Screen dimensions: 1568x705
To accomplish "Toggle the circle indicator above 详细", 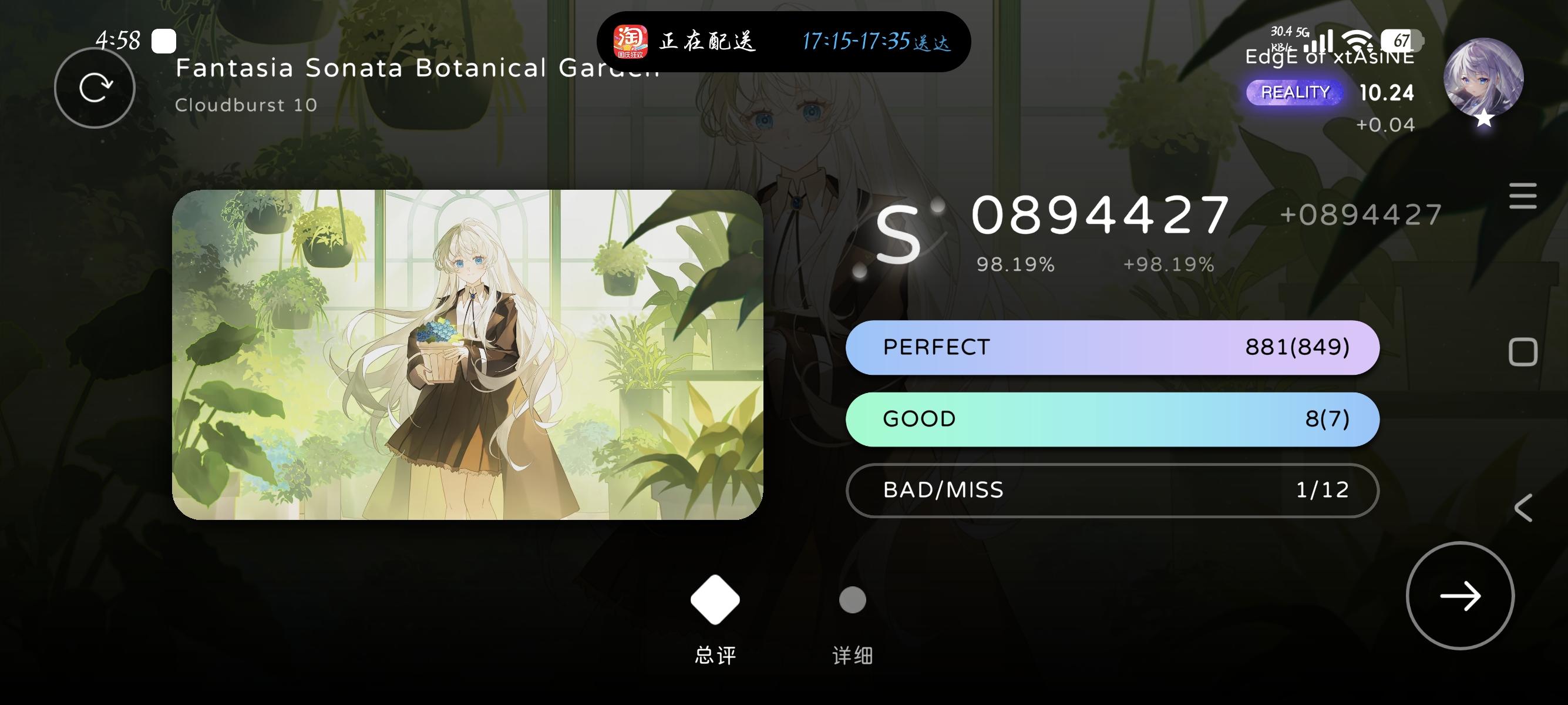I will pyautogui.click(x=852, y=599).
